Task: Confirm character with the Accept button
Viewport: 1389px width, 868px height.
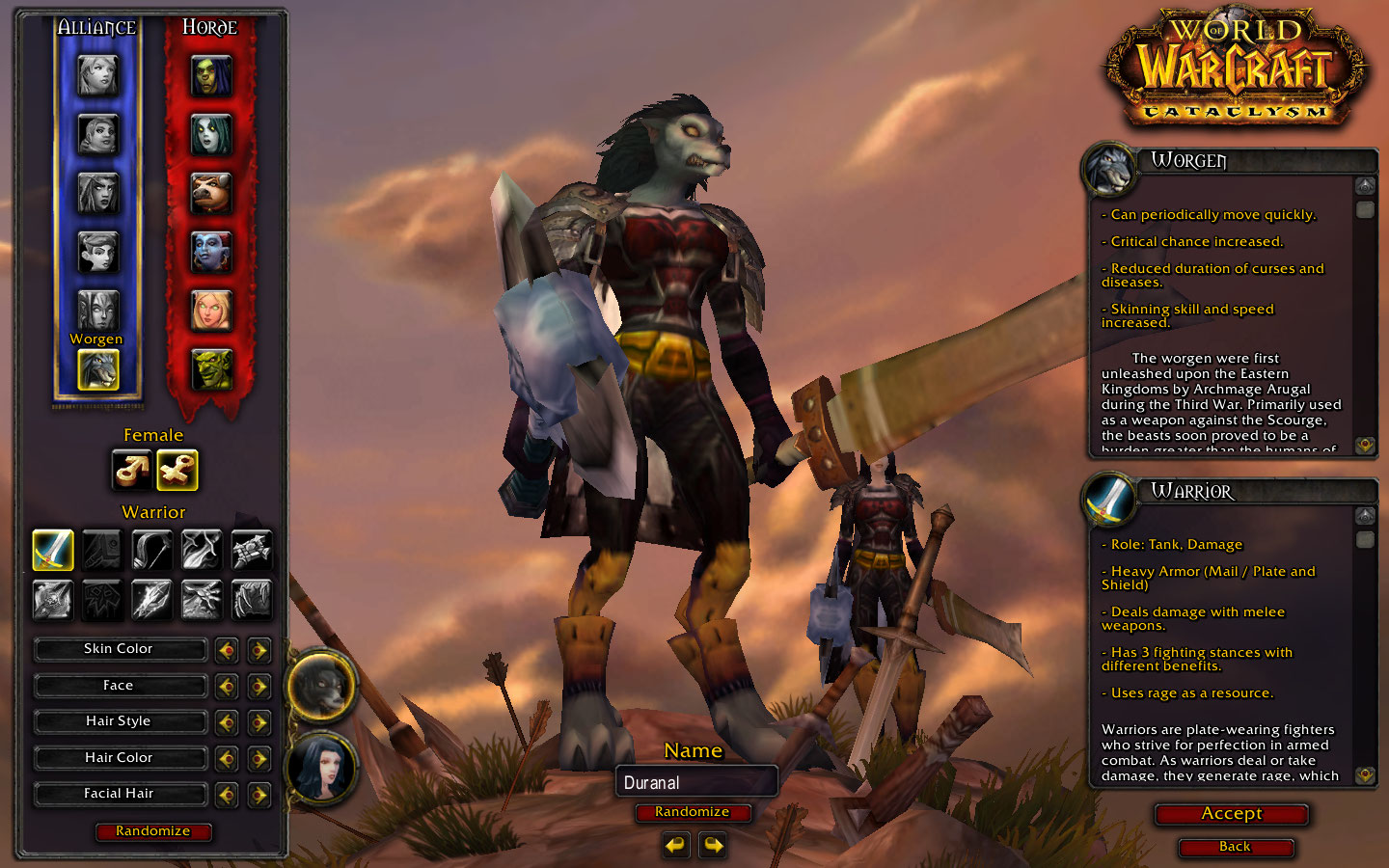Action: click(1231, 814)
